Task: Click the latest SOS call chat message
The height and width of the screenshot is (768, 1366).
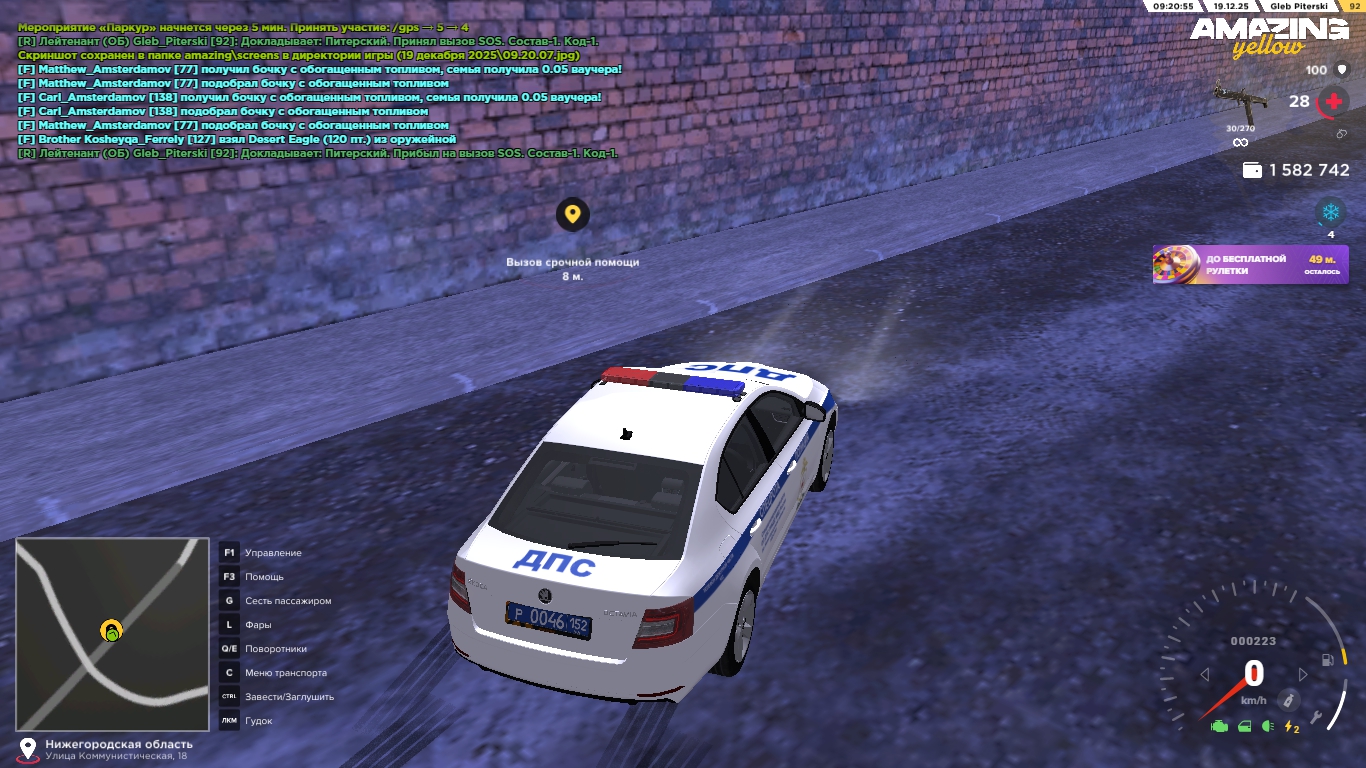Action: [318, 153]
